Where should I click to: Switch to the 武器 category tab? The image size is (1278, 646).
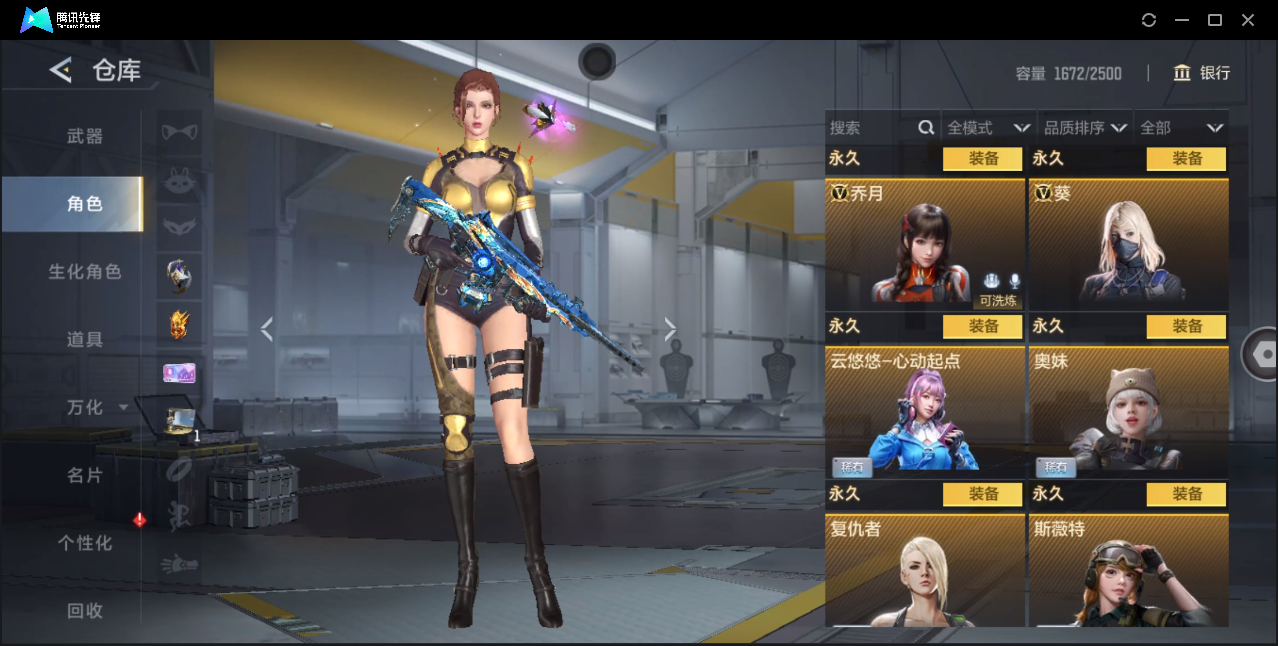(x=85, y=136)
